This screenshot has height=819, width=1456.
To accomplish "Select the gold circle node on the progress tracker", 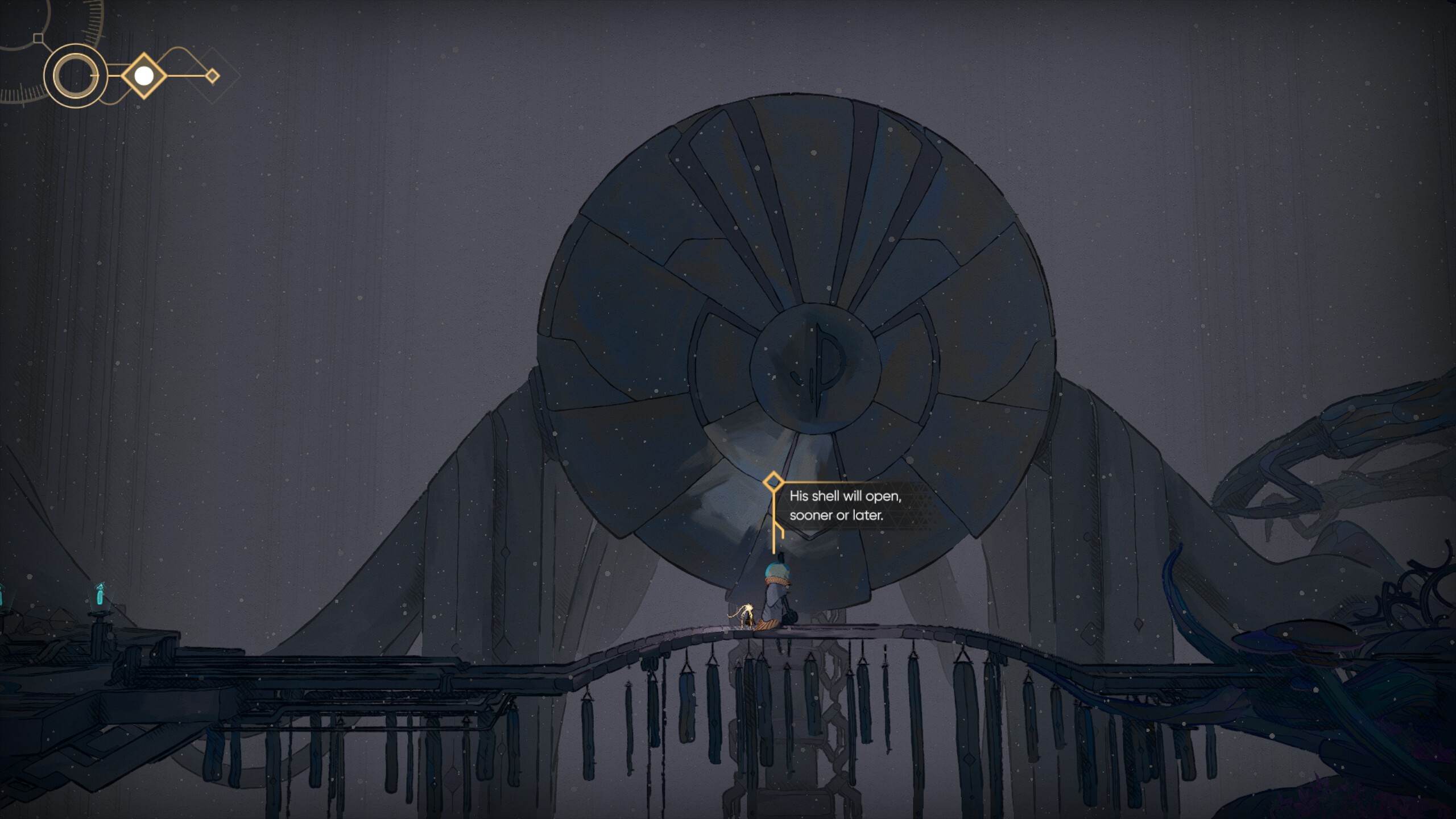I will click(75, 77).
